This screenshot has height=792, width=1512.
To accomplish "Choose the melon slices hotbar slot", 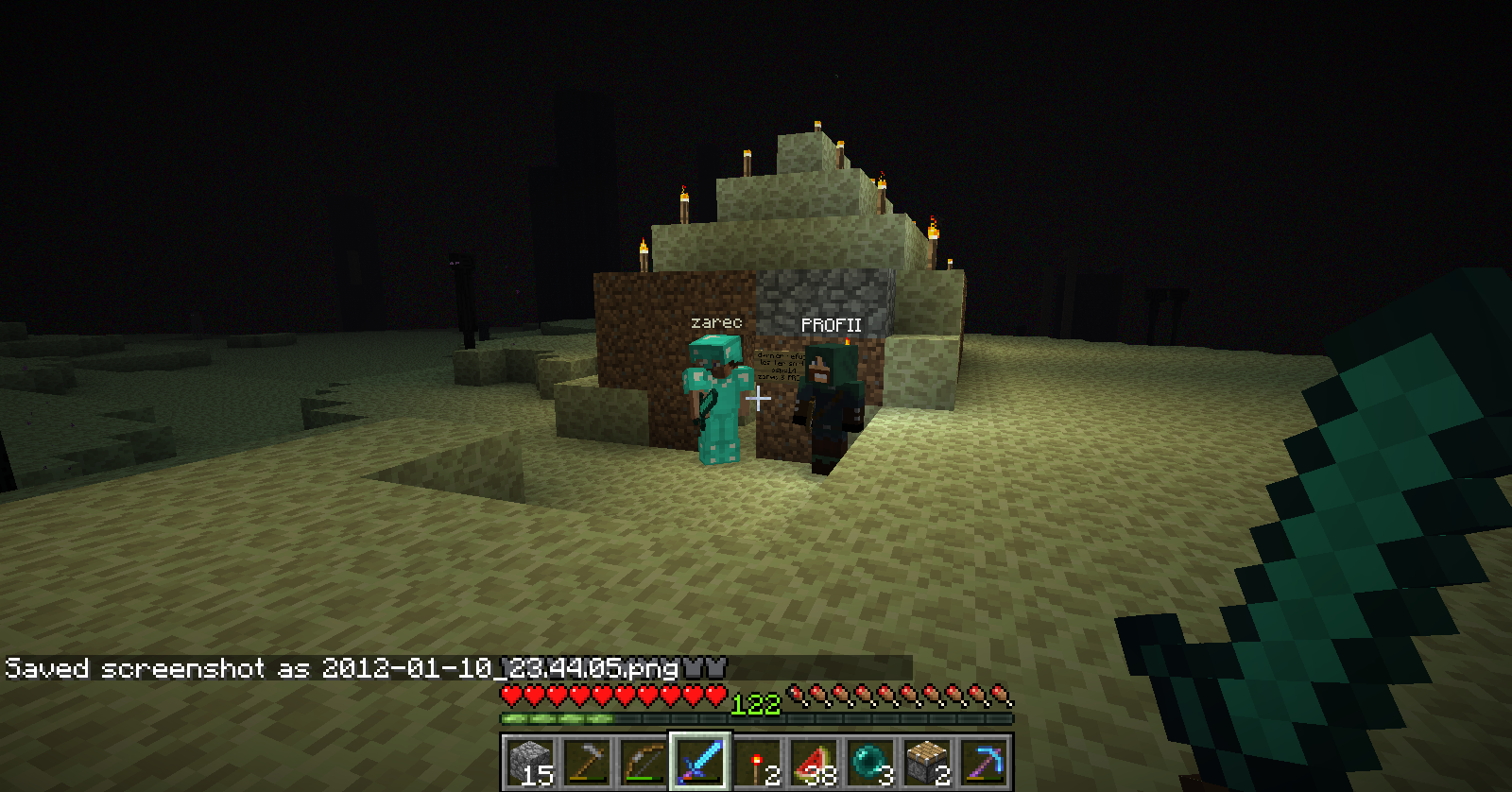I will click(x=813, y=761).
